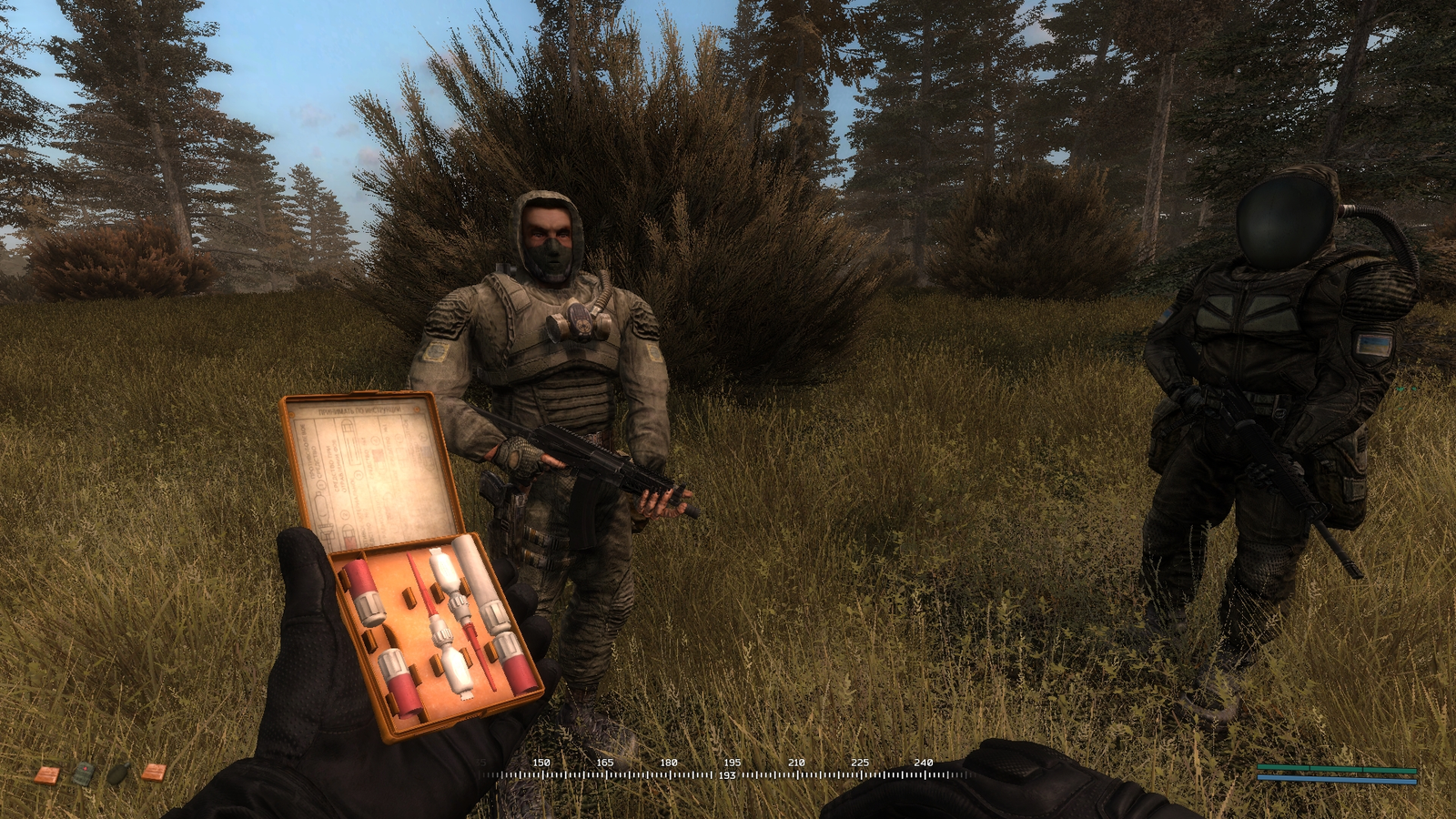
Task: Click the green health bar
Action: [1338, 768]
